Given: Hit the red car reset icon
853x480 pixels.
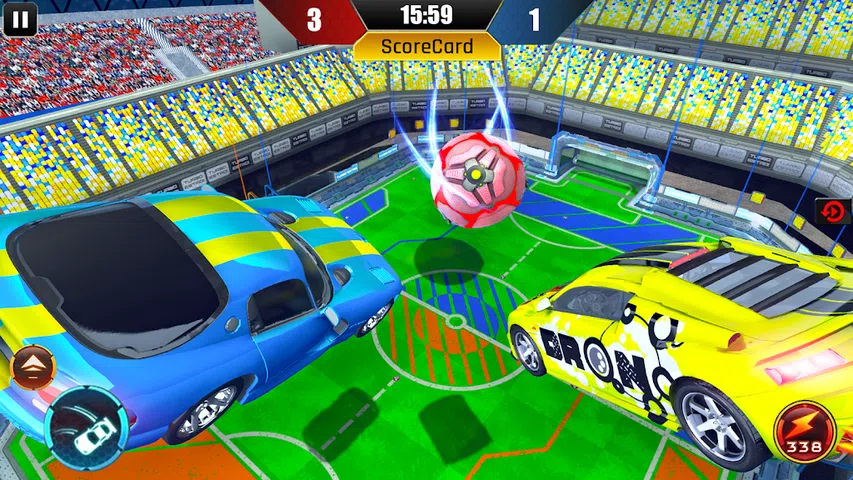Looking at the screenshot, I should [832, 211].
